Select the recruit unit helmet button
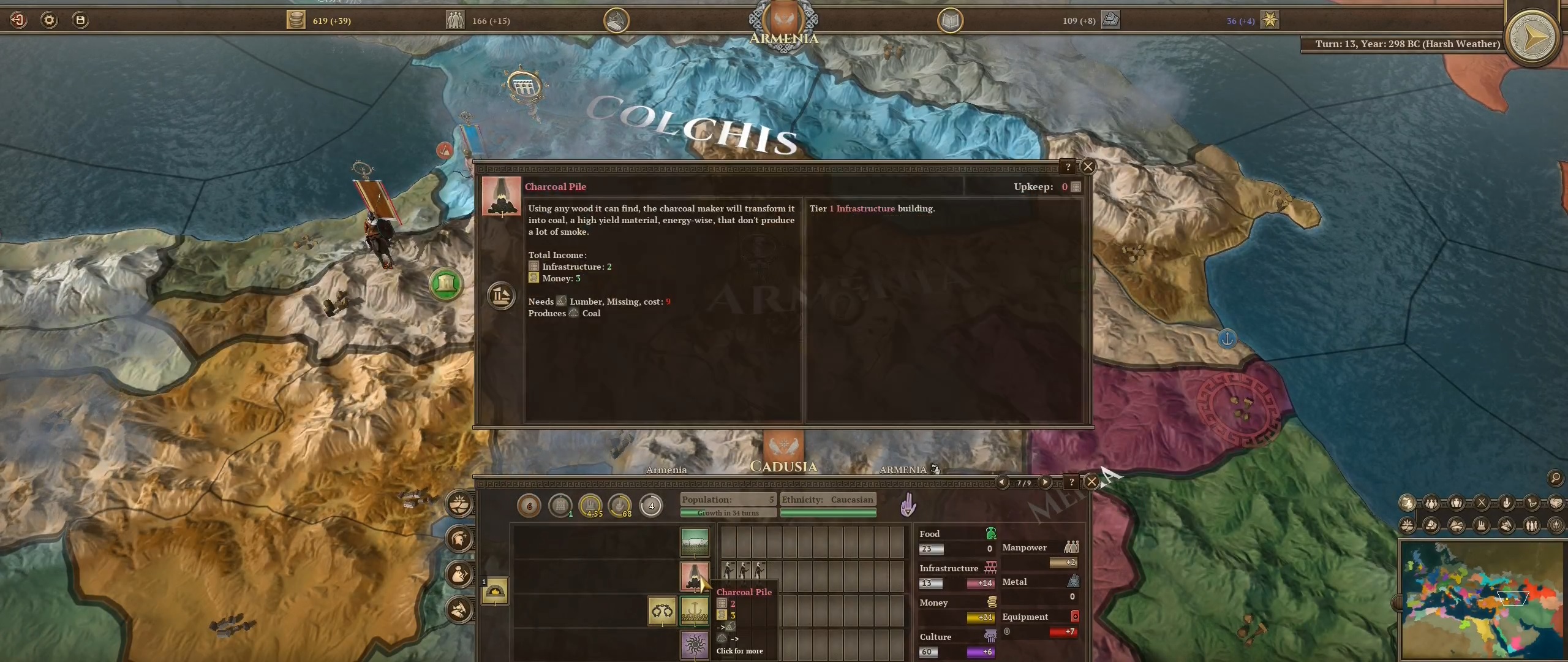Image resolution: width=1568 pixels, height=662 pixels. coord(459,539)
